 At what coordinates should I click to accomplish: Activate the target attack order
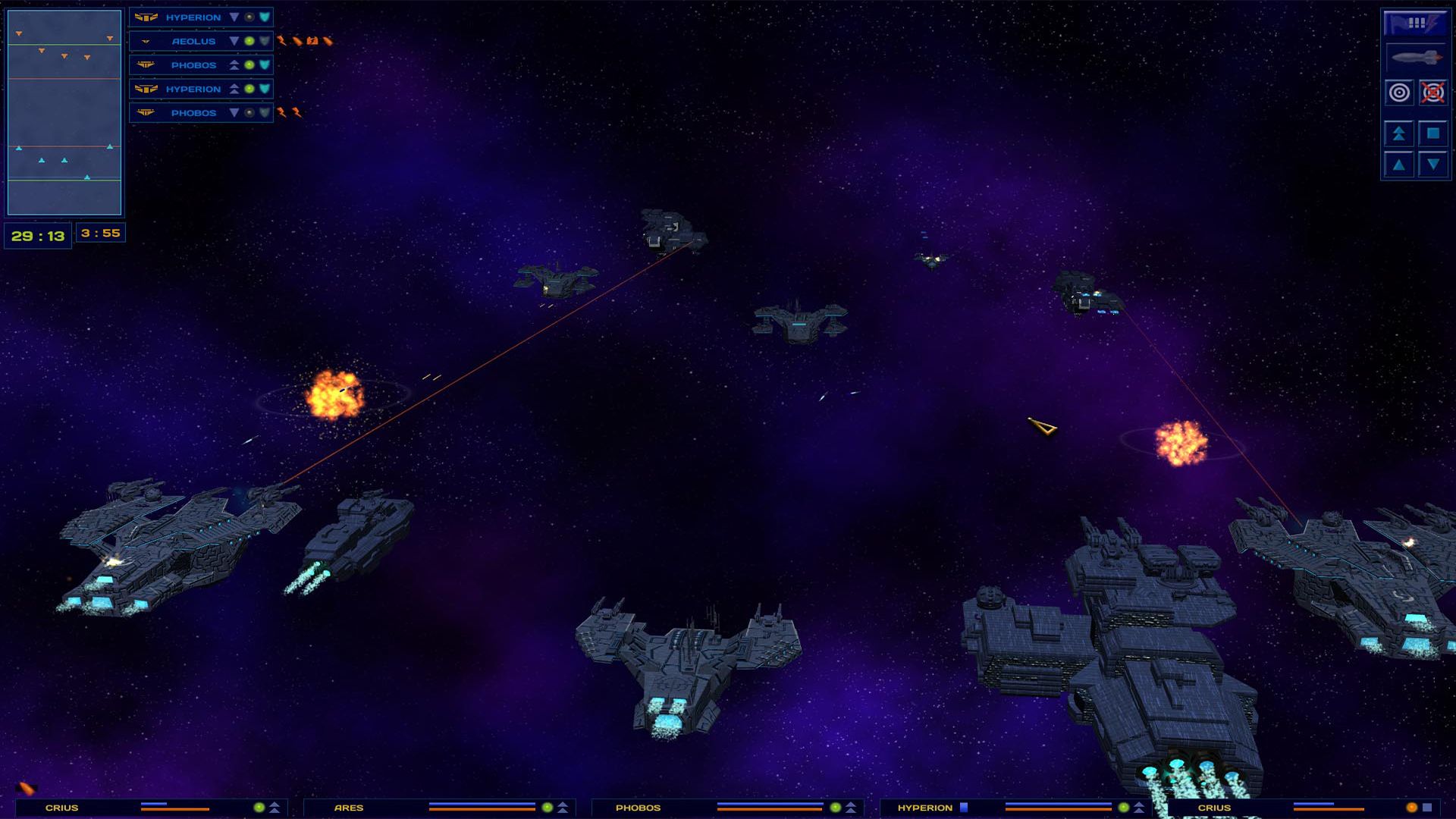pos(1399,93)
